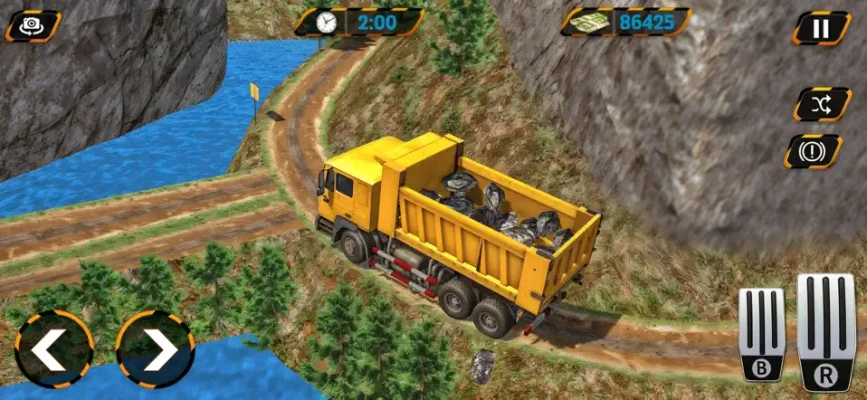Toggle the handbrake icon
Screen dimensions: 867x400
click(813, 151)
